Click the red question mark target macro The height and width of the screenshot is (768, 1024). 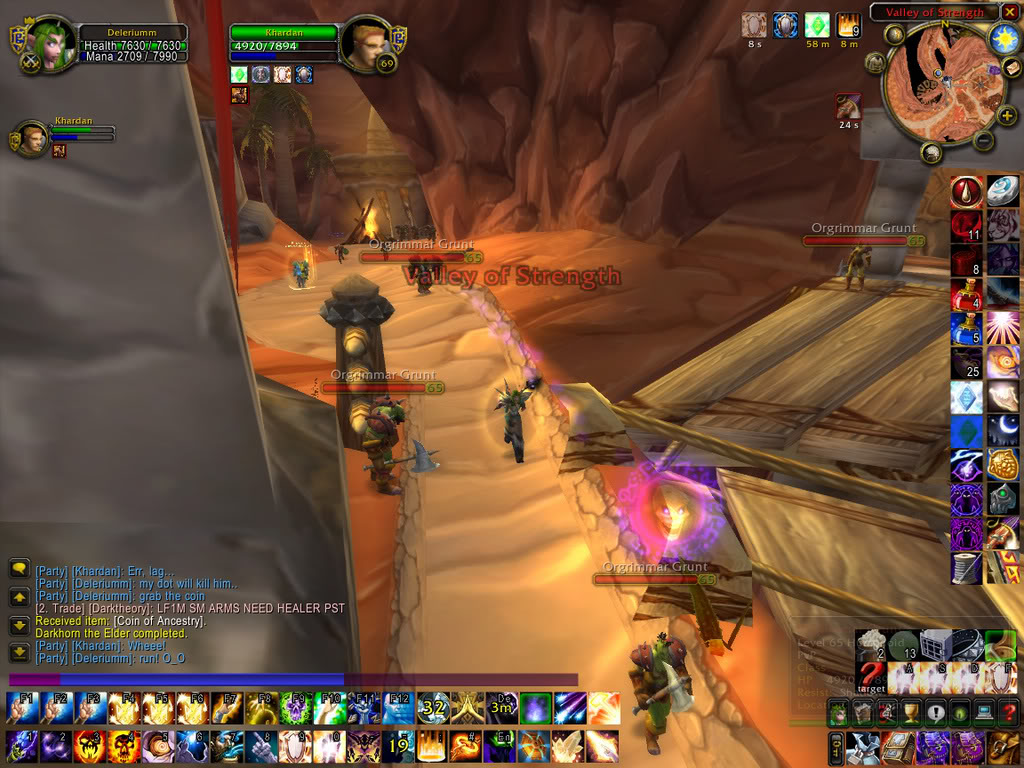coord(870,678)
